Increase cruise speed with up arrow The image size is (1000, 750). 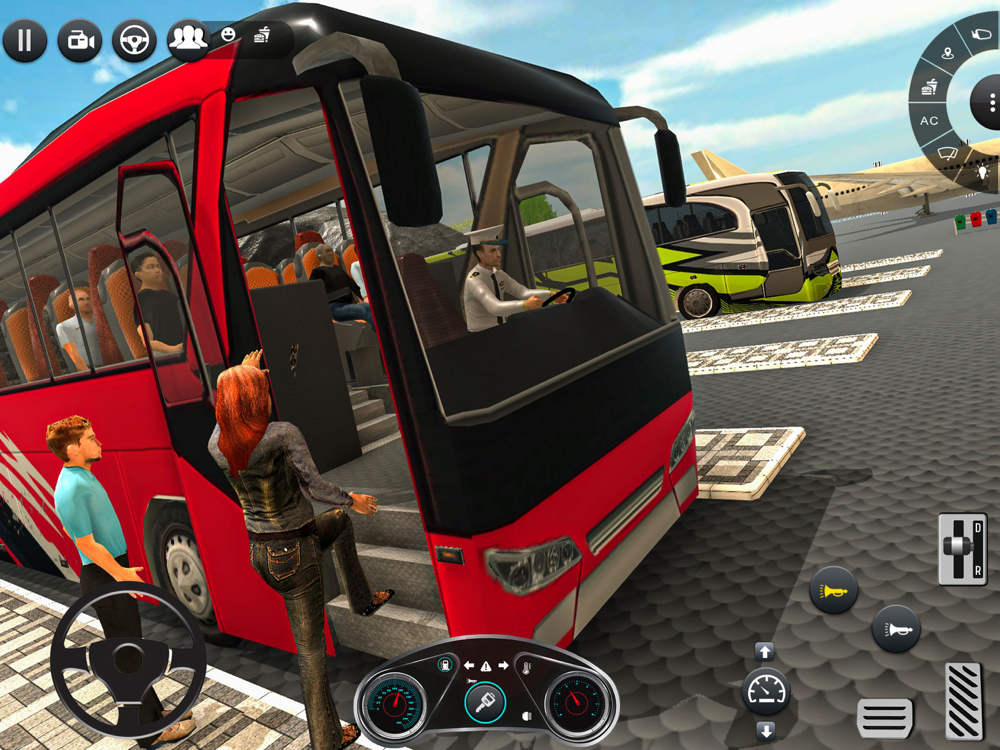pos(765,652)
